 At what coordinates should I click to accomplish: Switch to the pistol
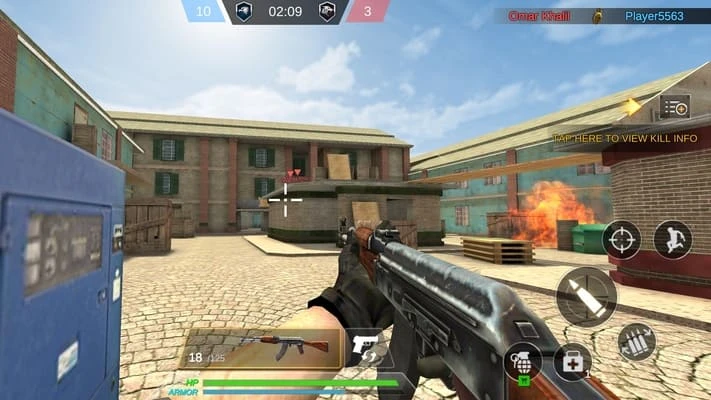(x=369, y=349)
